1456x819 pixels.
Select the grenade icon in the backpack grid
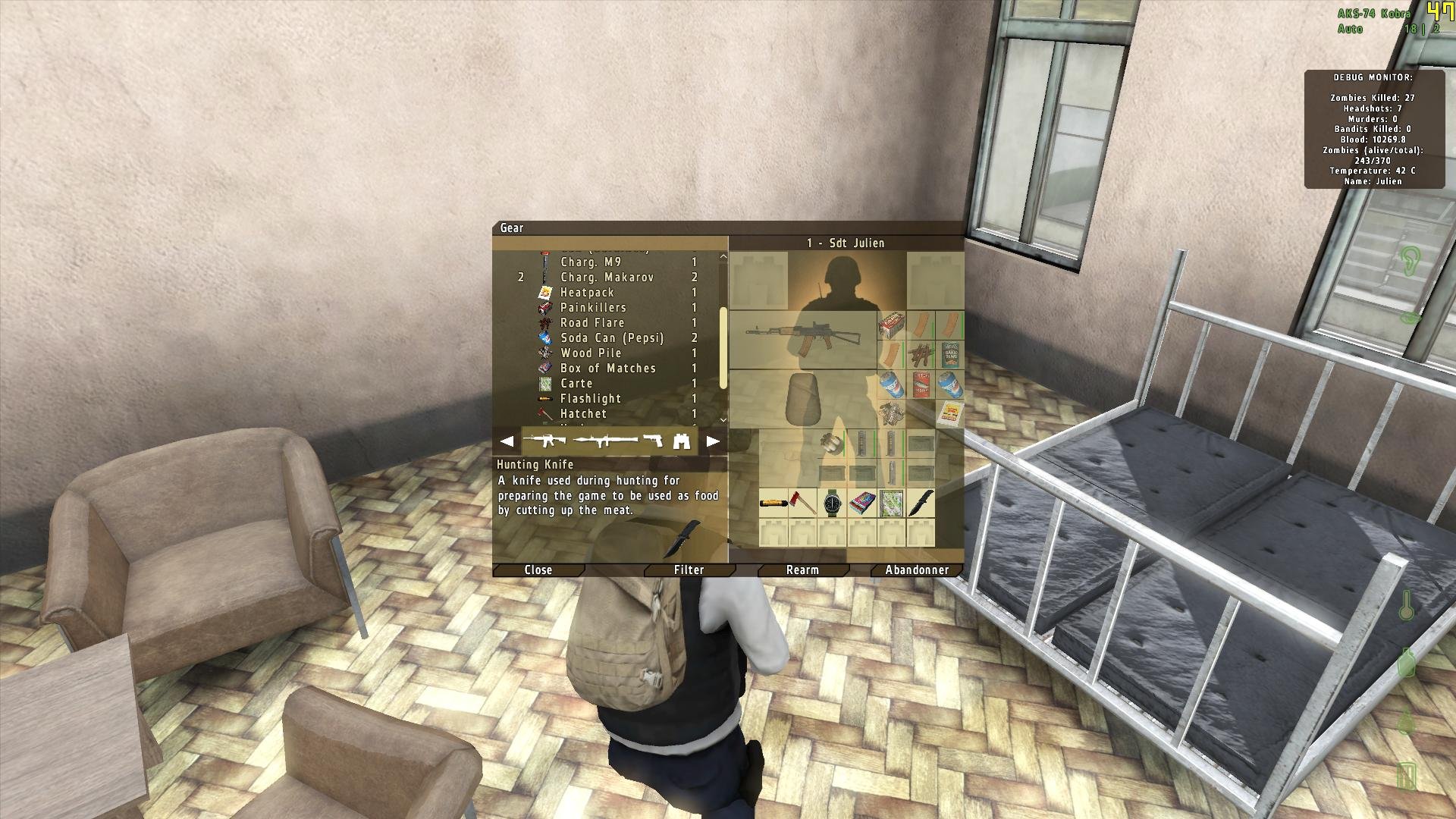click(x=830, y=444)
